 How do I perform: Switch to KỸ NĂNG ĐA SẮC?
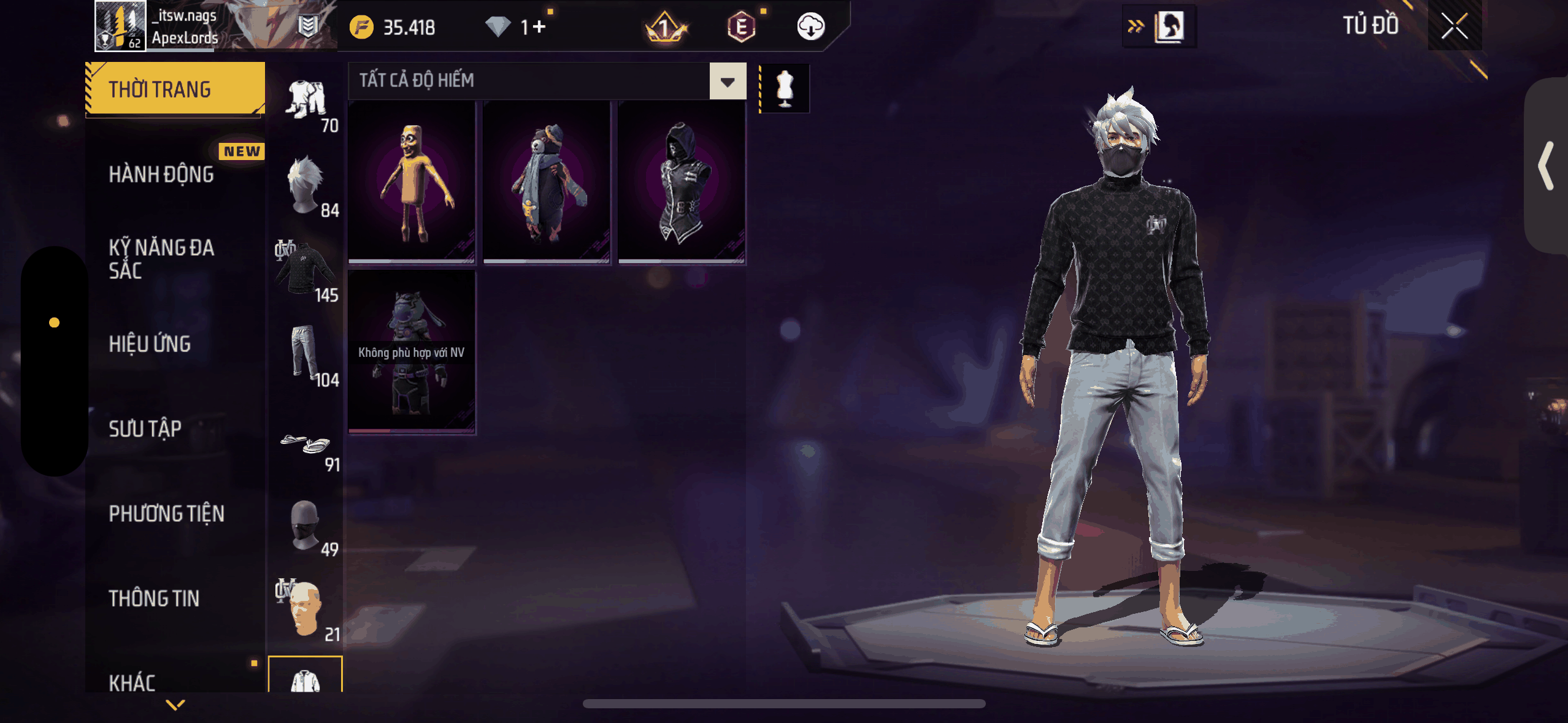(x=162, y=259)
